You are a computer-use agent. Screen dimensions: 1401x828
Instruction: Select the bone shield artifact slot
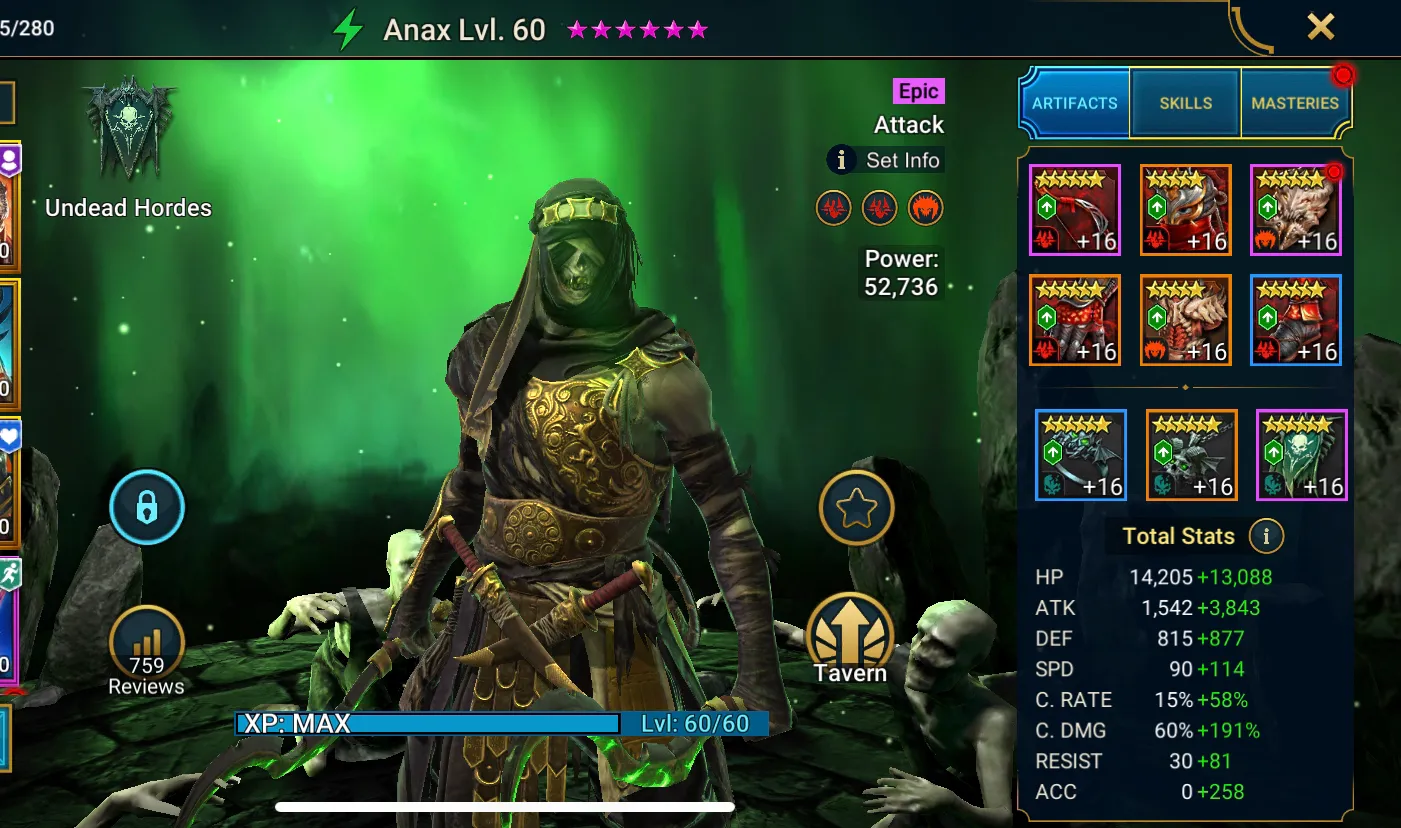1295,211
